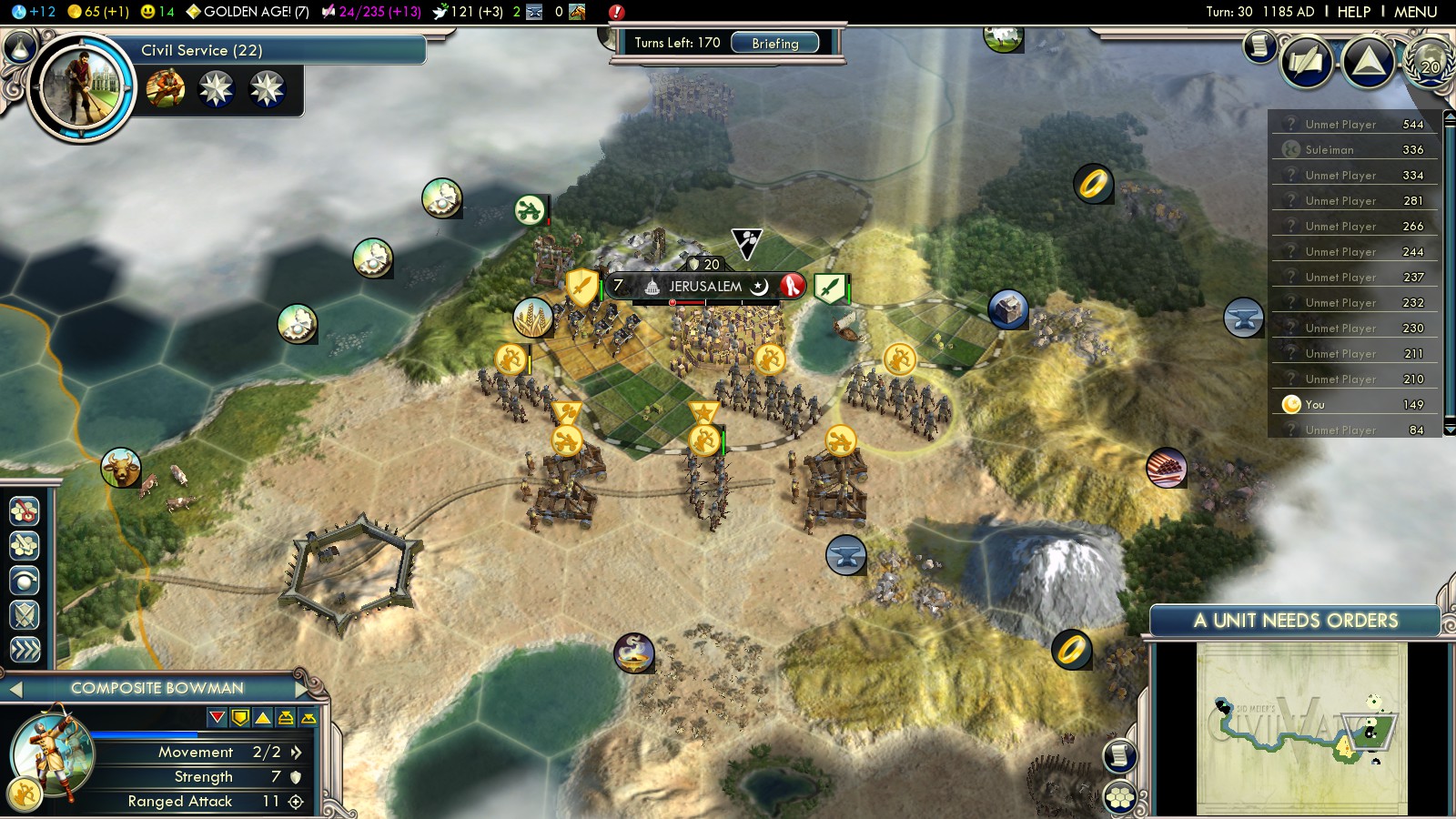Open the Jerusalem city banner
Viewport: 1456px width, 819px height.
pos(705,287)
